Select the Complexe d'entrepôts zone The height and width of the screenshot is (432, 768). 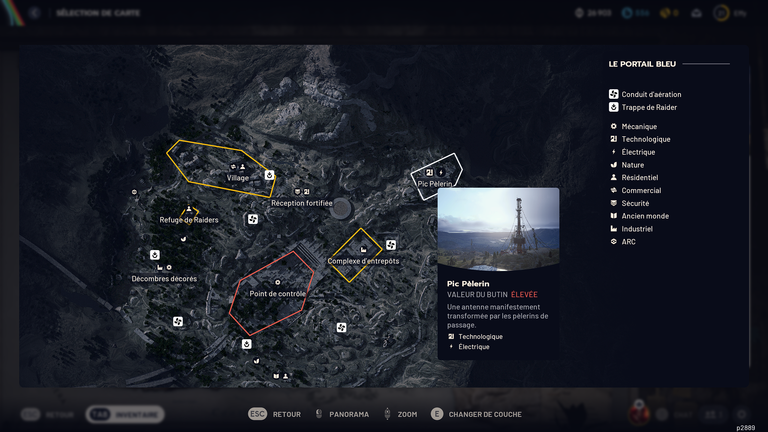click(363, 261)
